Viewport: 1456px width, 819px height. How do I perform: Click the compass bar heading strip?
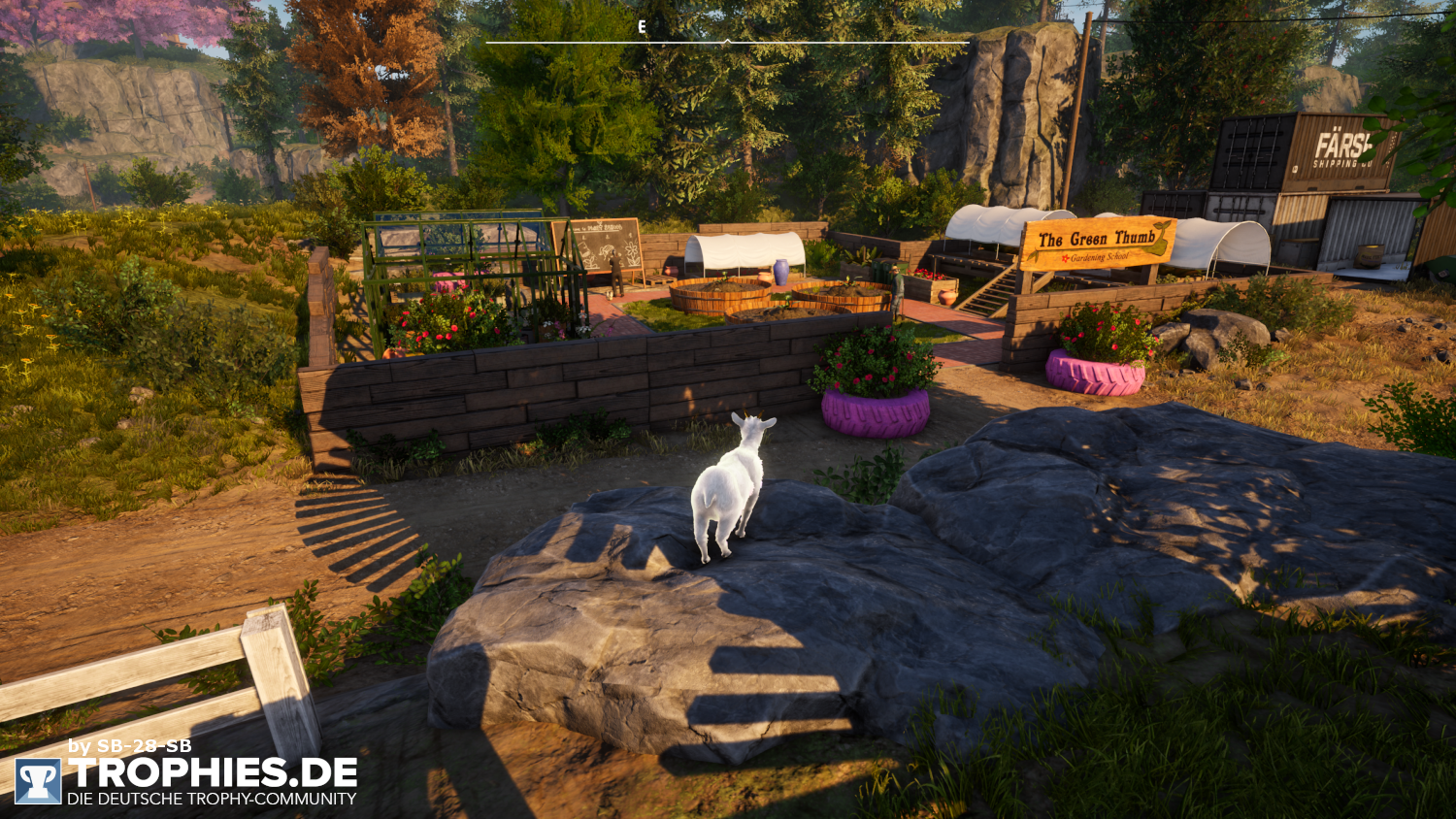coord(727,41)
